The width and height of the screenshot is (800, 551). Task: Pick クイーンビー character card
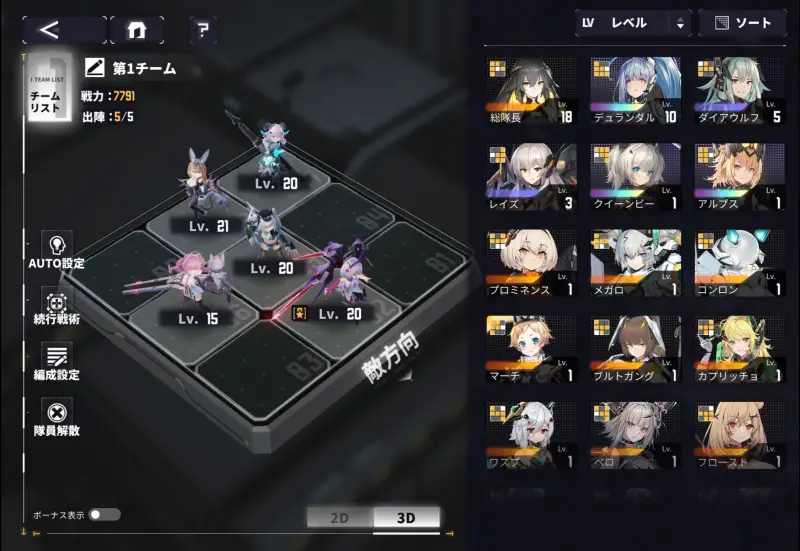(x=635, y=178)
